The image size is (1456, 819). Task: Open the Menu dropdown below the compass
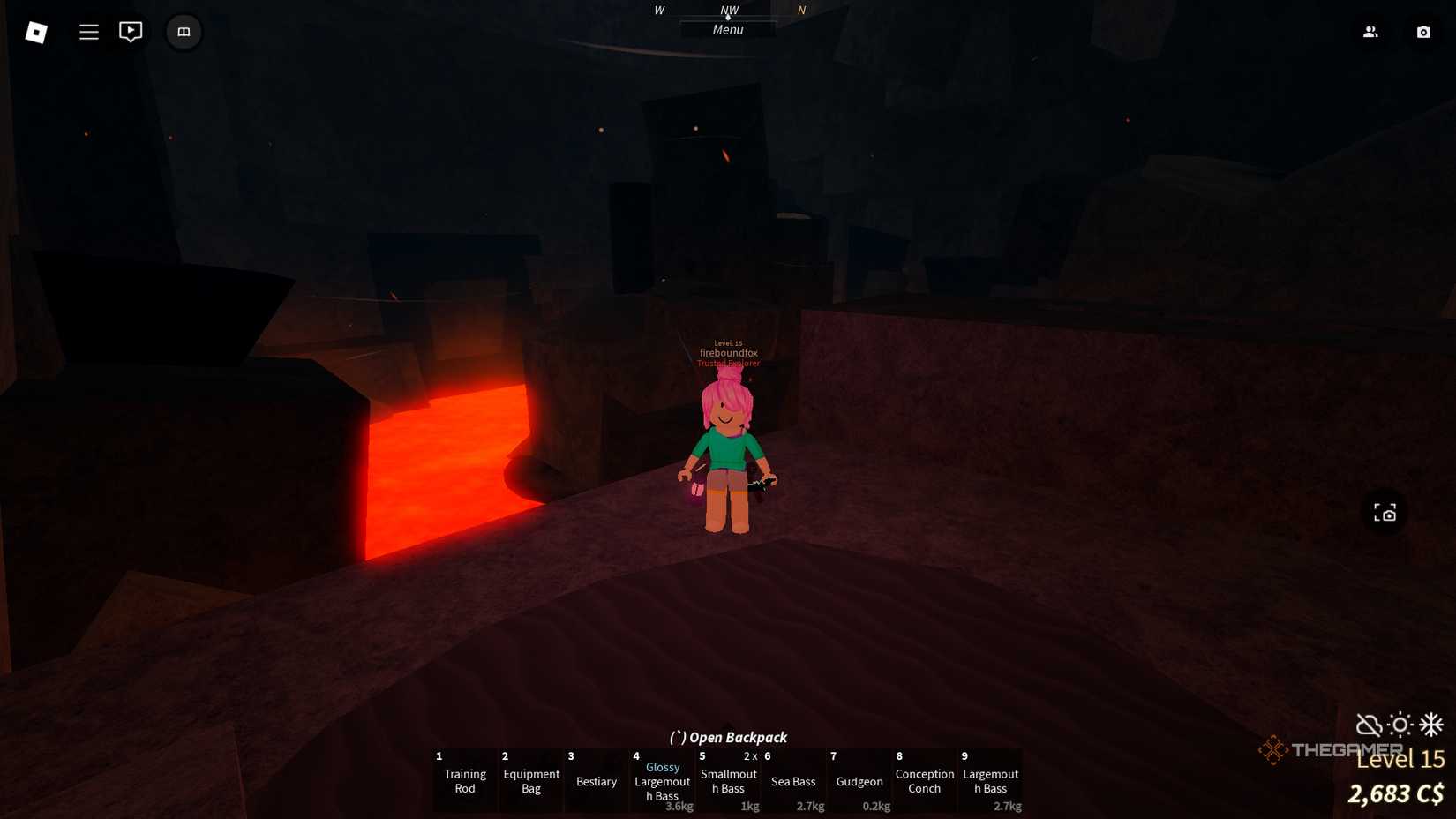(x=727, y=29)
